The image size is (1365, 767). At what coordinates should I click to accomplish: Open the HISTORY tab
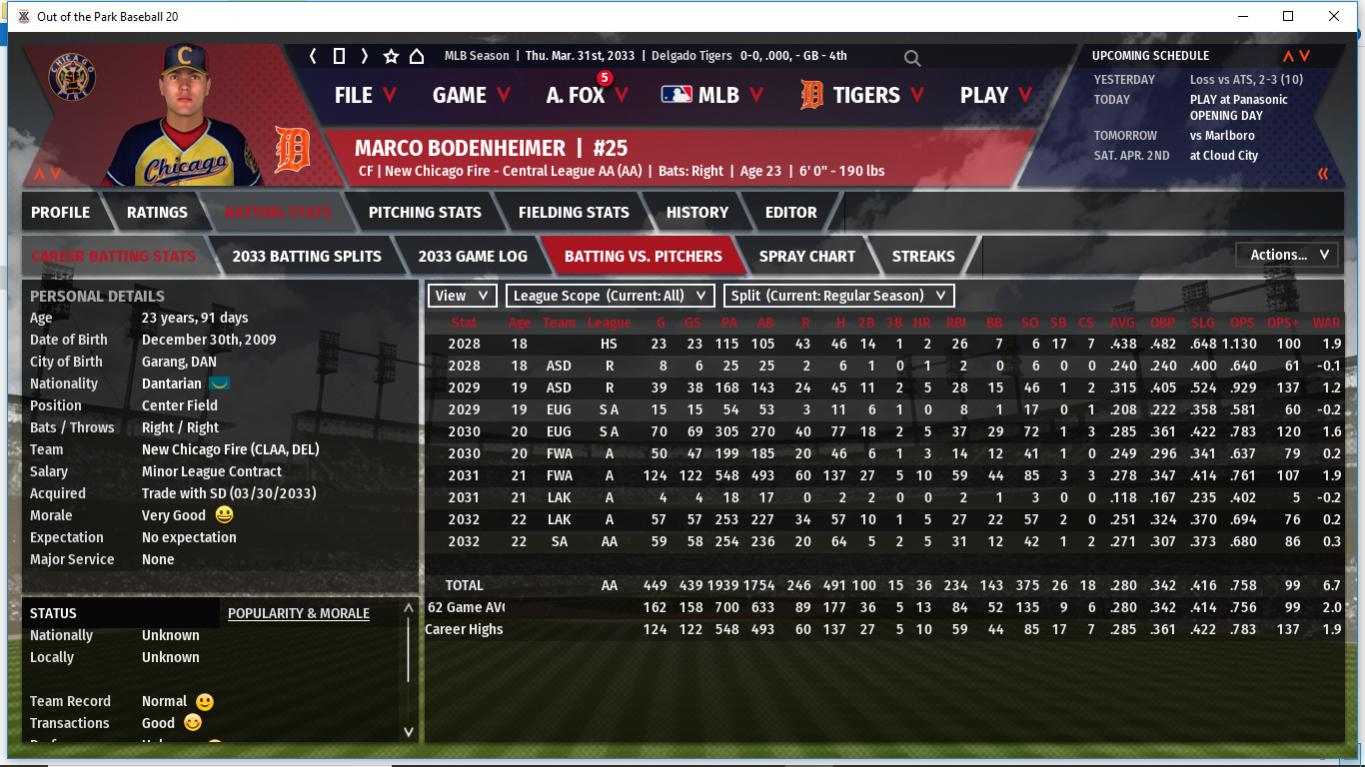point(697,212)
